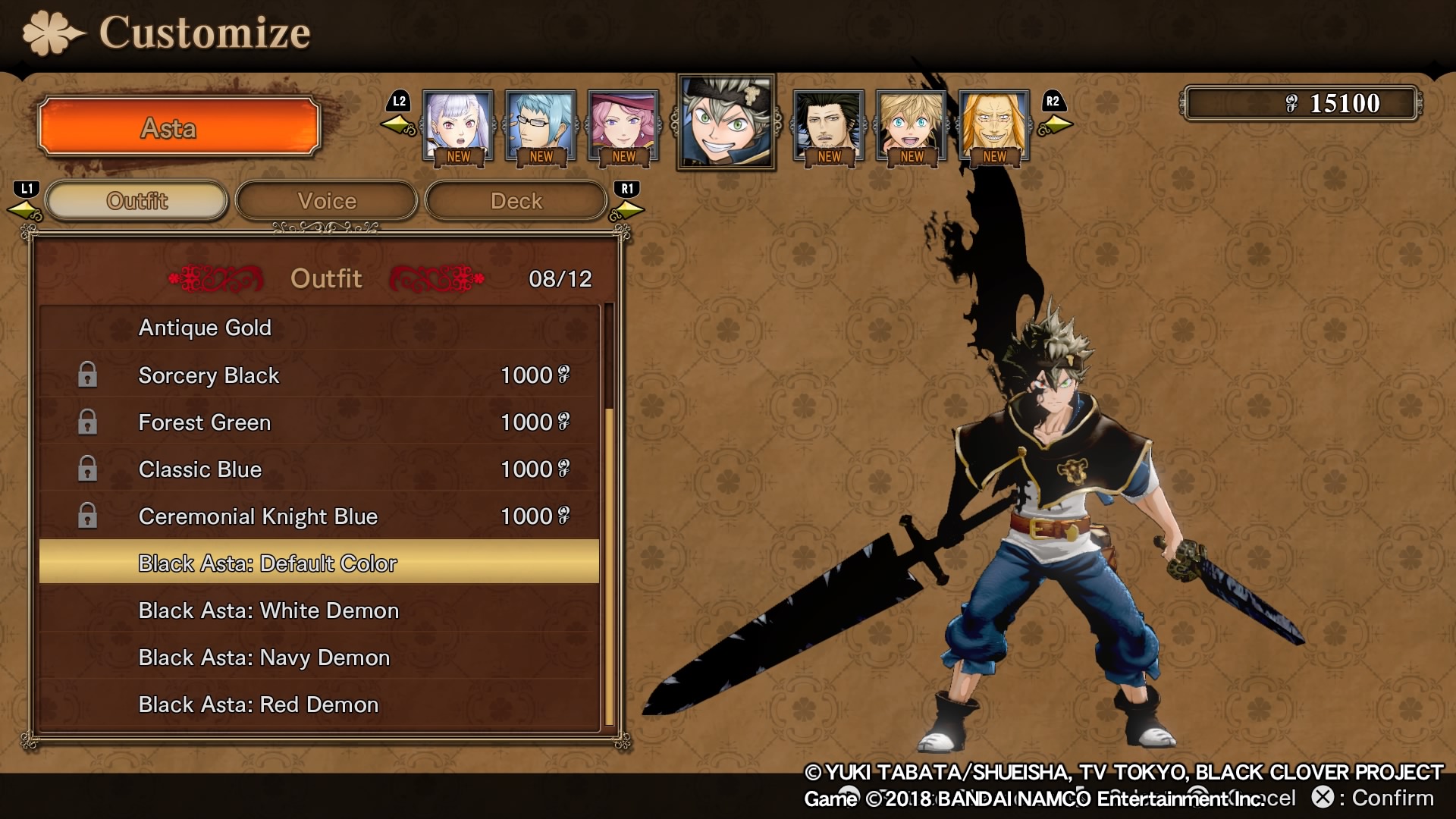Equip Black Asta: Red Demon outfit
The image size is (1456, 819).
pos(318,704)
